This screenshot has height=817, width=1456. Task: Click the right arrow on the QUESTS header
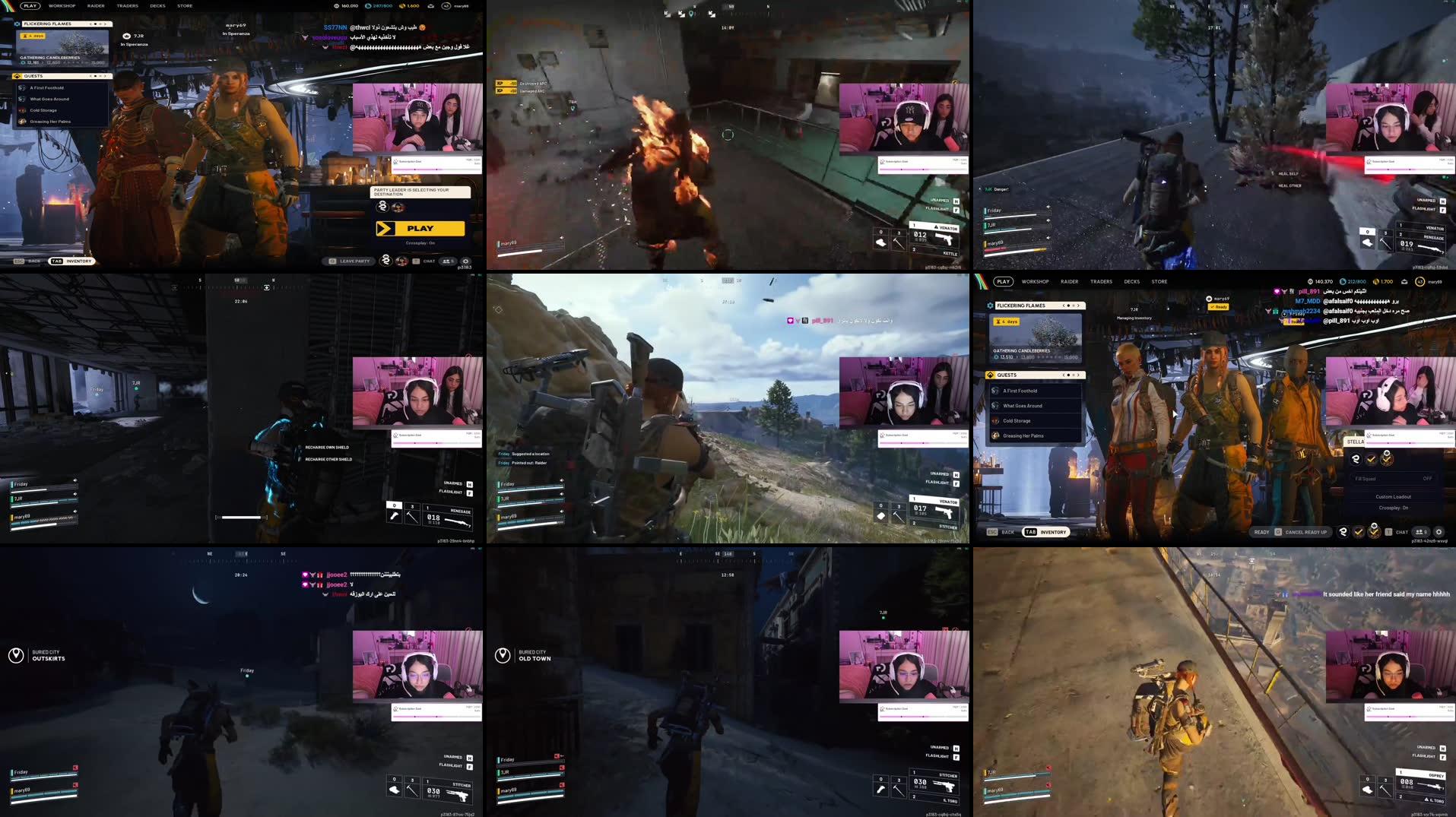pos(1079,375)
